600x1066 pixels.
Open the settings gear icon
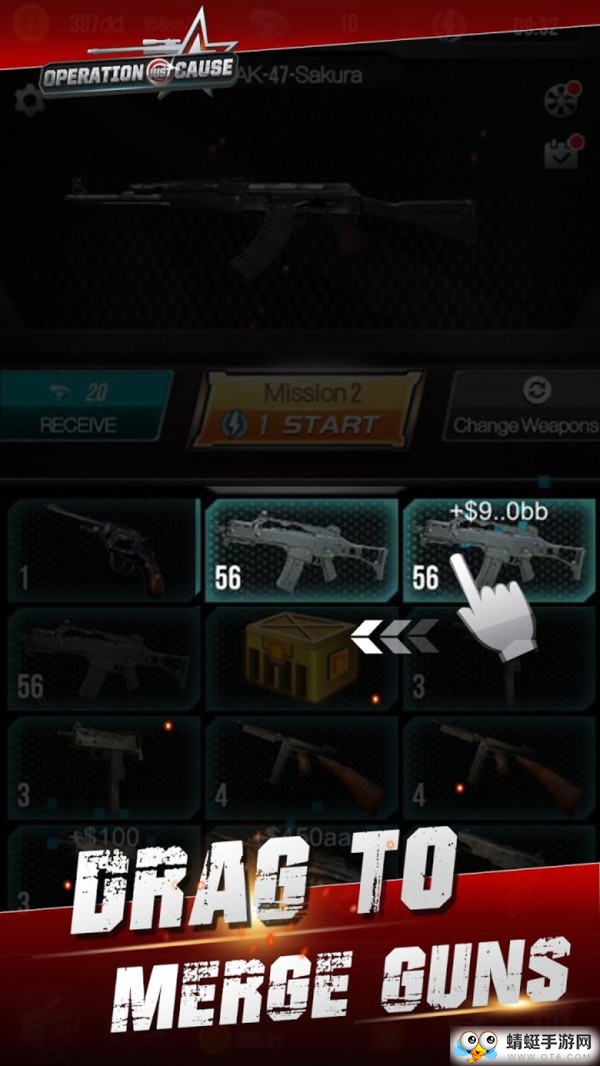(x=29, y=99)
